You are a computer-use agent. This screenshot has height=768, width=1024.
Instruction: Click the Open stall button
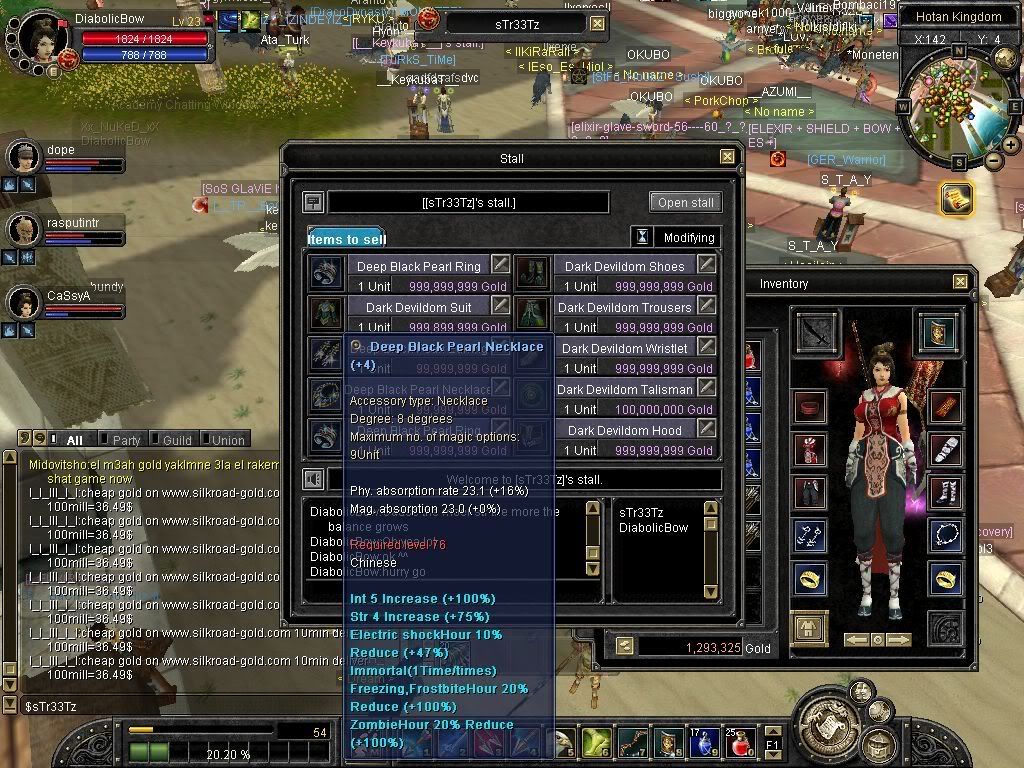click(685, 202)
